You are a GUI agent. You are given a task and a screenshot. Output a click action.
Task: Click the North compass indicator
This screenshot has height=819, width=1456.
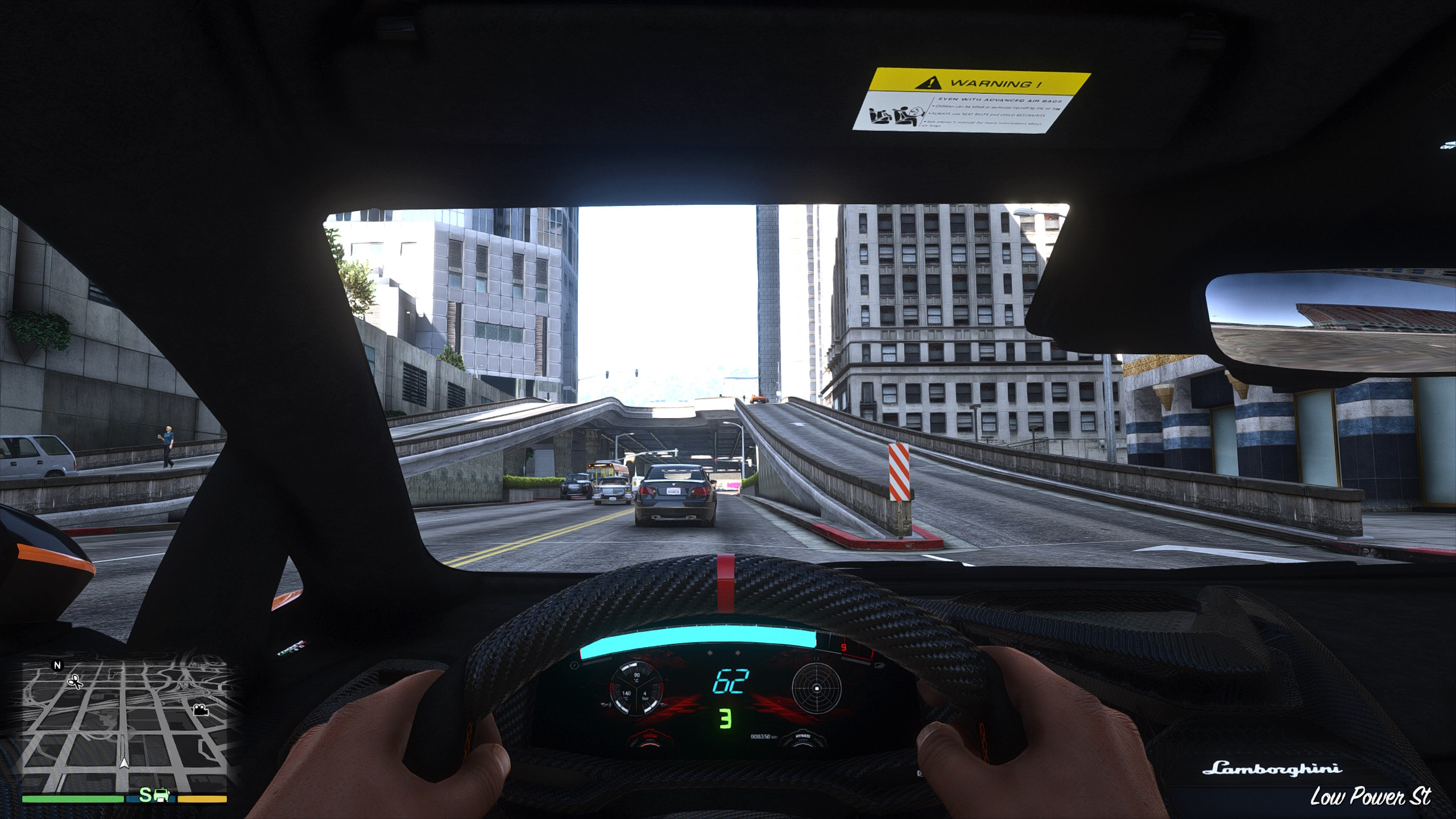[x=56, y=665]
